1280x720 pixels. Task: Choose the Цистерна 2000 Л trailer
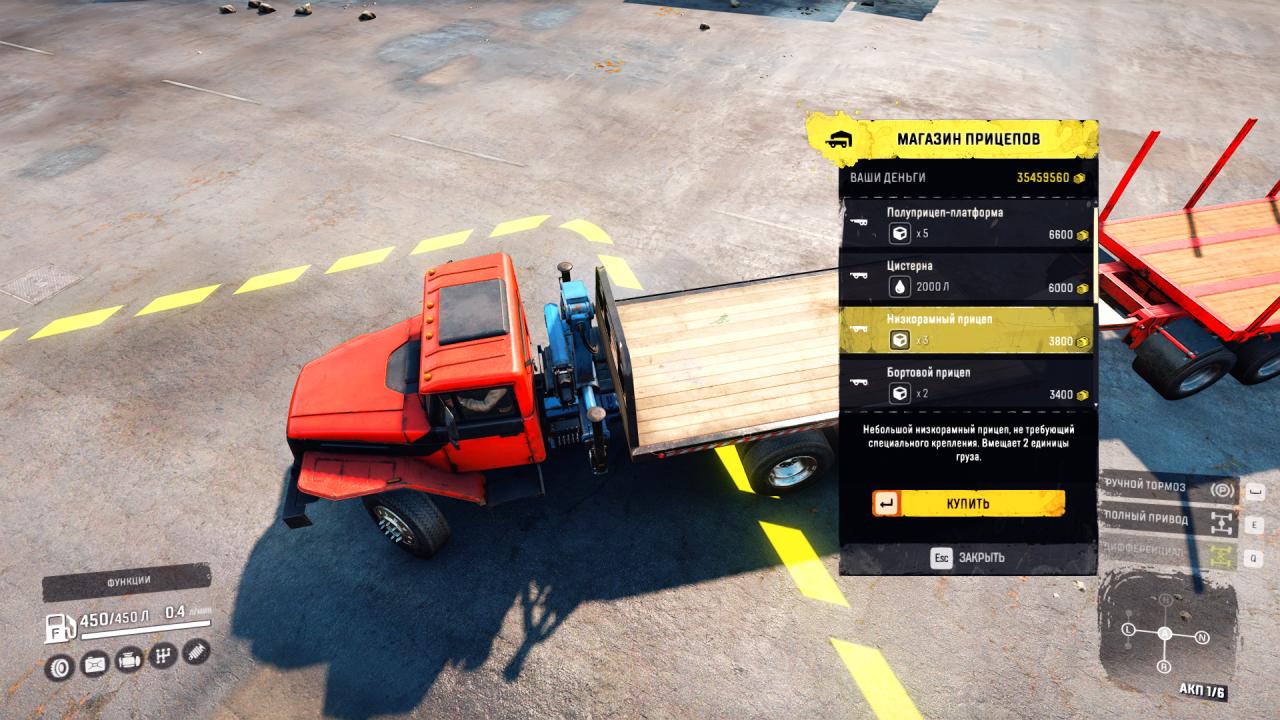click(x=967, y=277)
